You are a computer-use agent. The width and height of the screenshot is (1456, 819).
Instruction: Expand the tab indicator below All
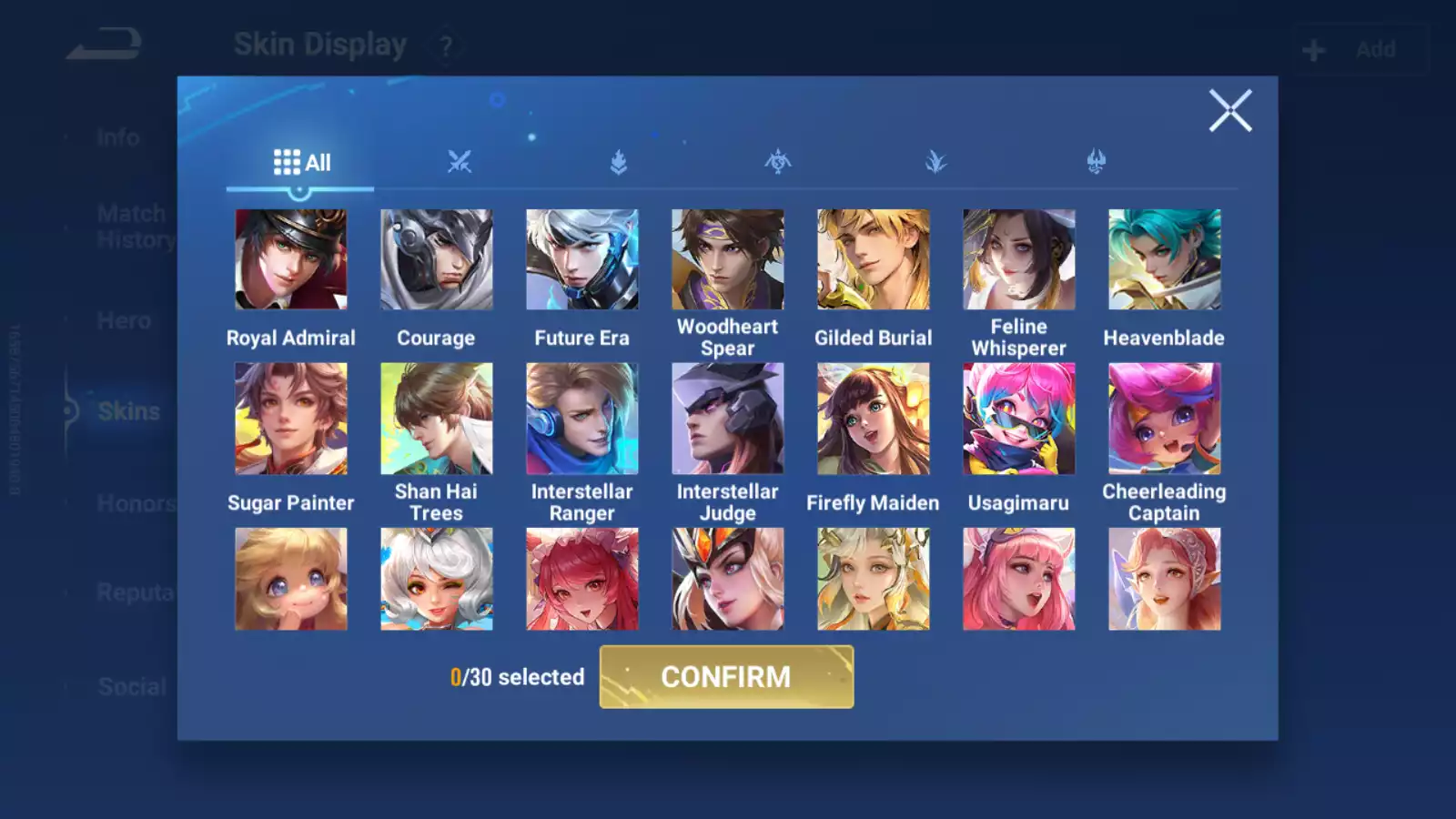[300, 190]
